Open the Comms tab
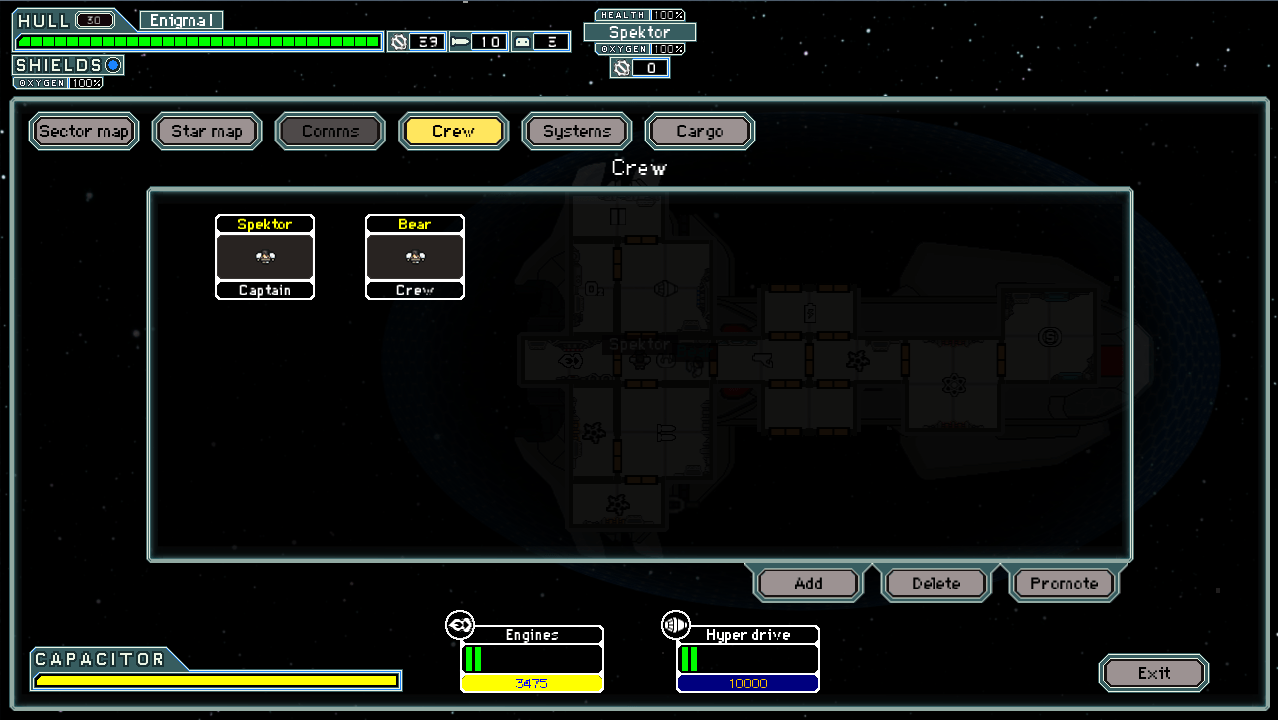 click(x=330, y=131)
